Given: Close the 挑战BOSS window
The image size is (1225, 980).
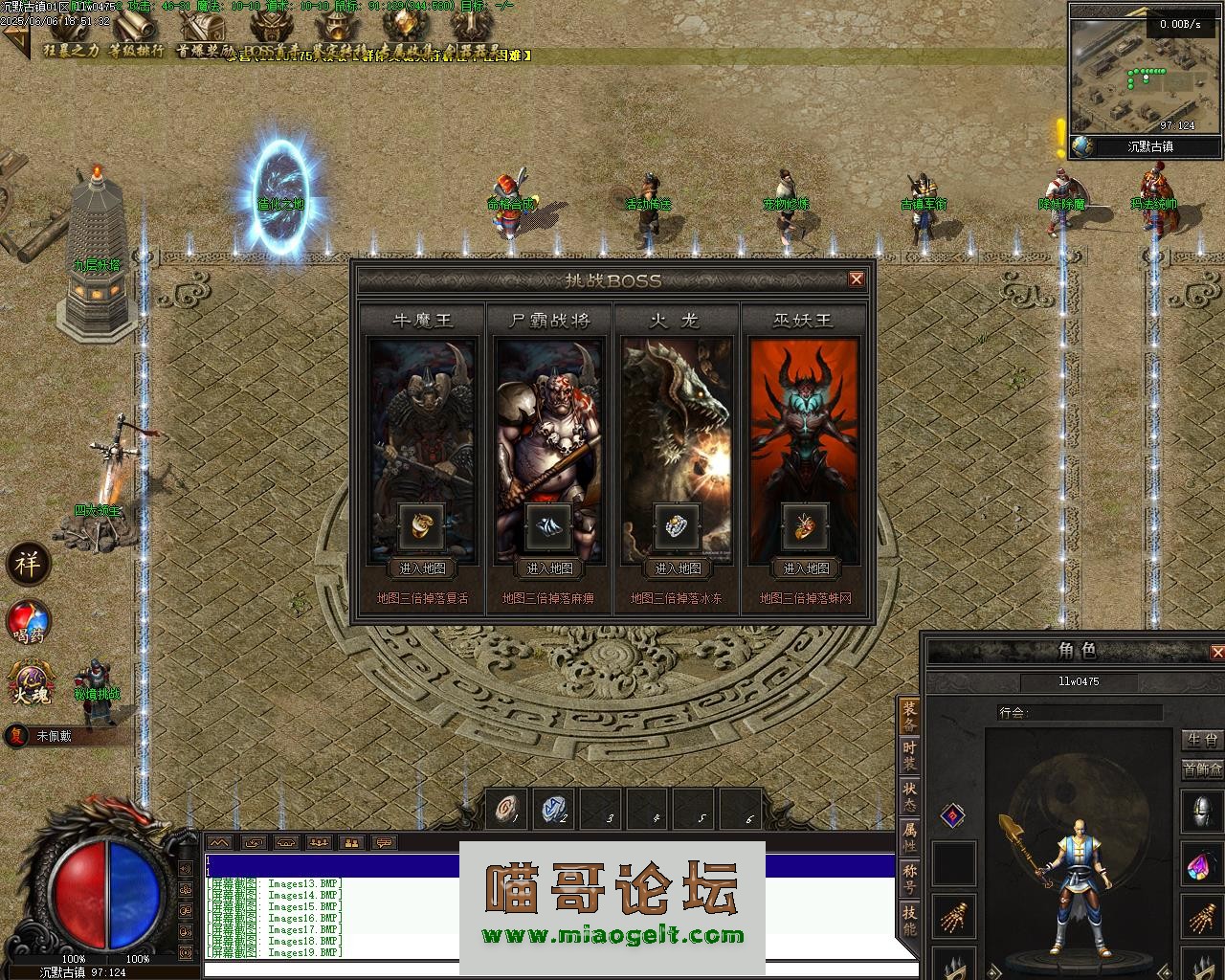Looking at the screenshot, I should [857, 279].
